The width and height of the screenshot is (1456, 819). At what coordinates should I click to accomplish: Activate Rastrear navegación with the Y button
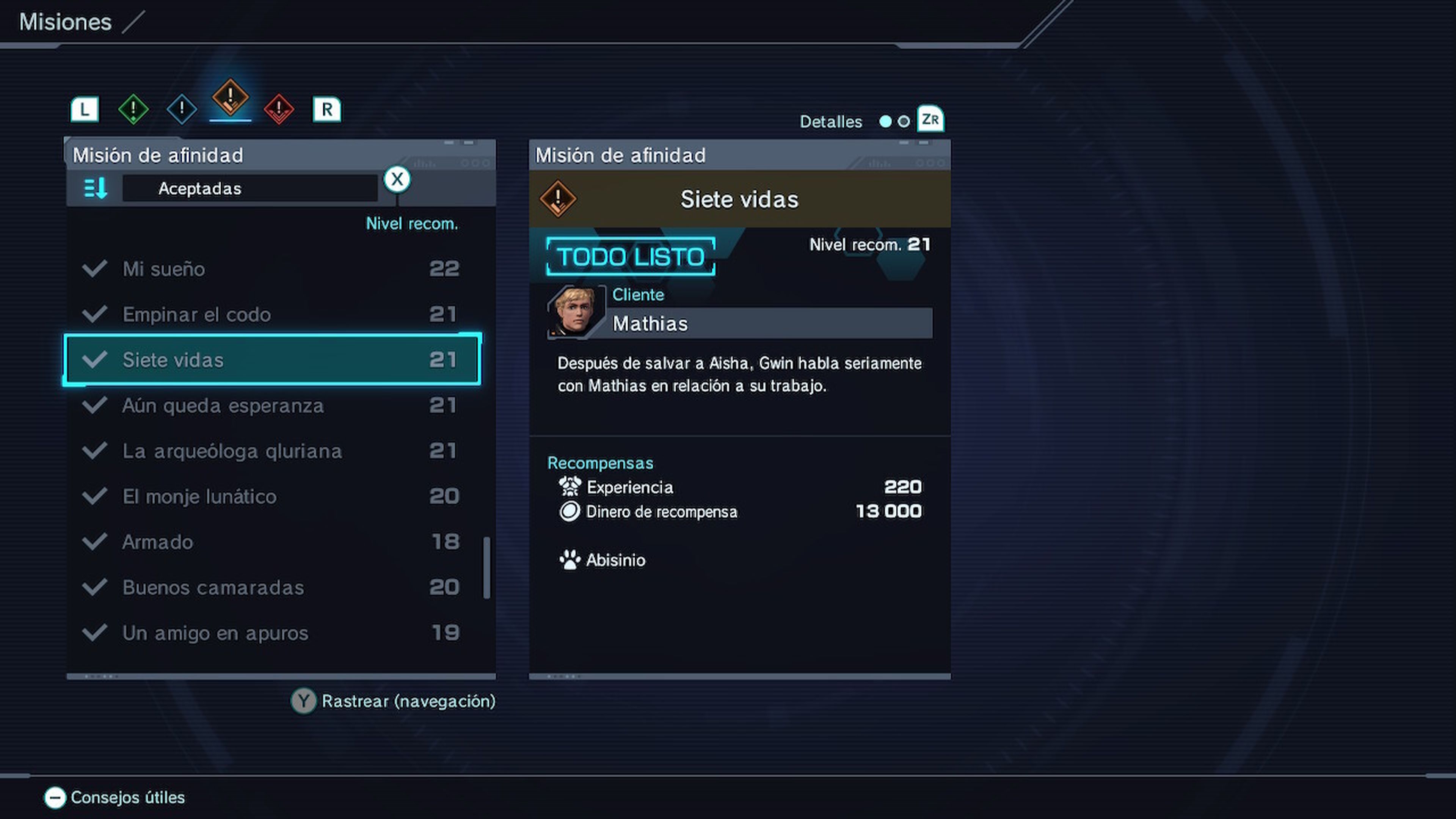point(303,701)
